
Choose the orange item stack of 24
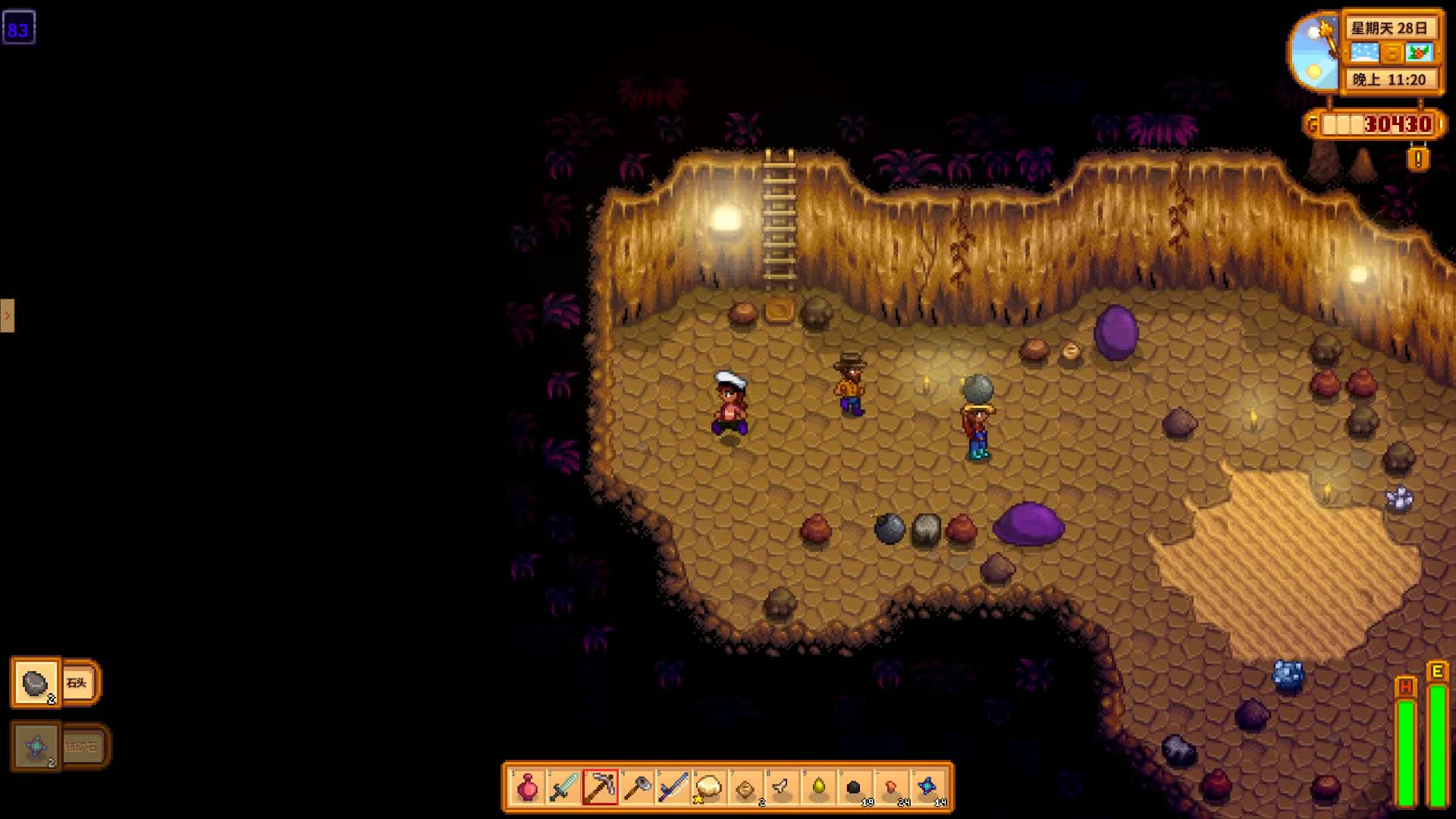click(x=892, y=788)
